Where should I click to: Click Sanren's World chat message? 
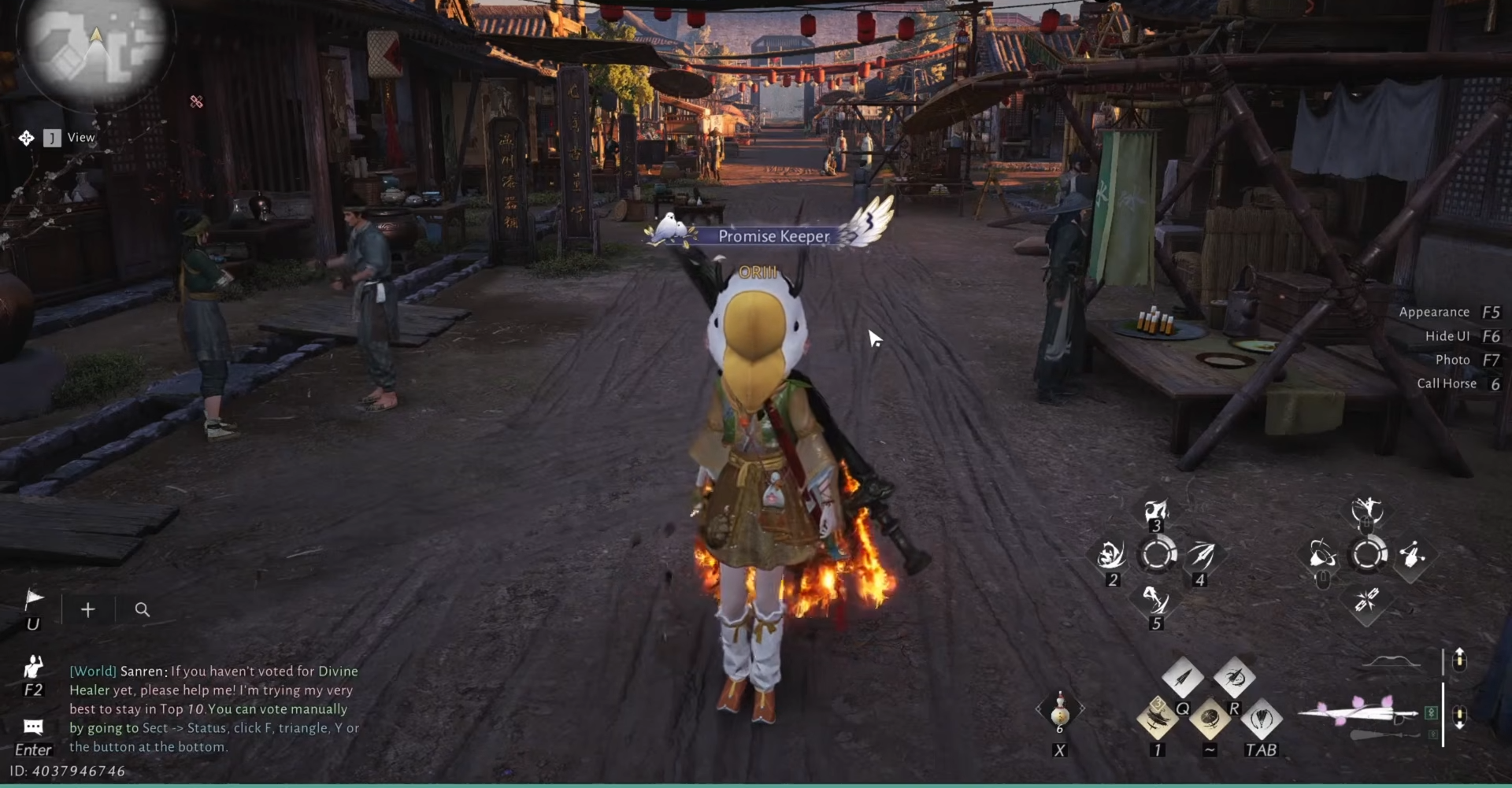coord(214,708)
